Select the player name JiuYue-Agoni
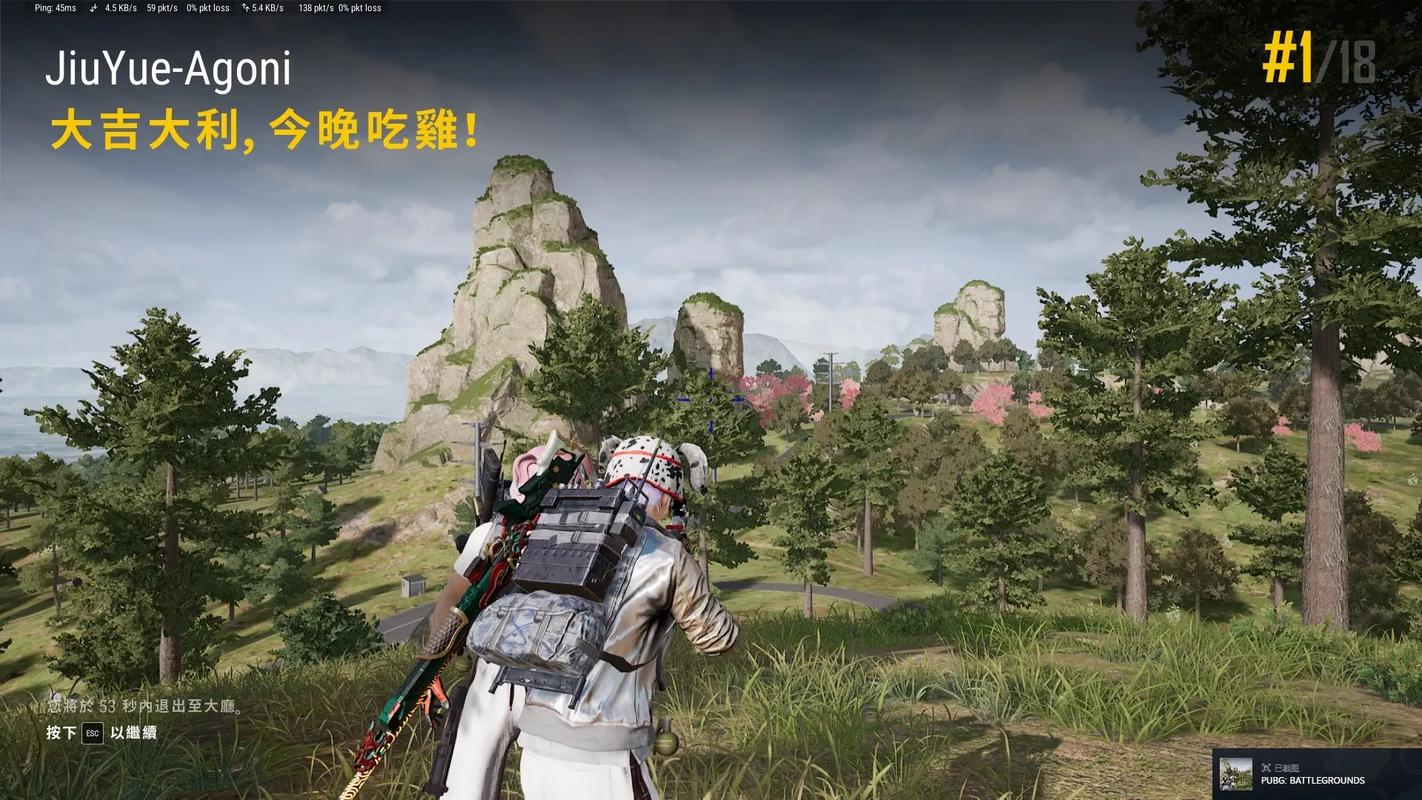The image size is (1422, 800). (170, 70)
